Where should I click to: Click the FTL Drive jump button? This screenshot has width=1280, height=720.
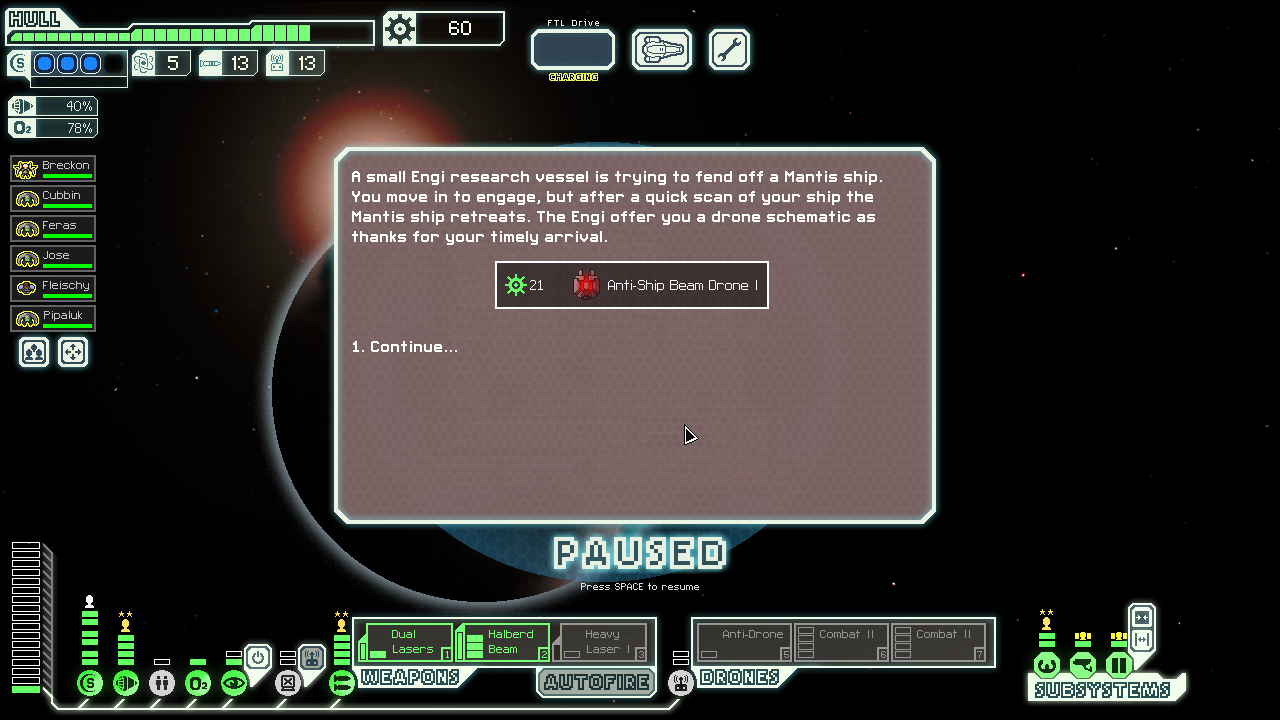572,50
